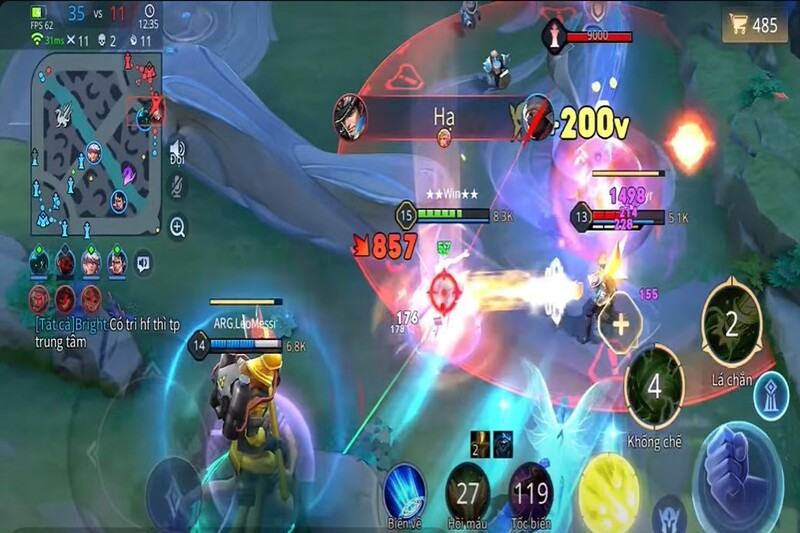The height and width of the screenshot is (533, 800).
Task: Use the Hồi máu heal ability
Action: click(x=467, y=491)
